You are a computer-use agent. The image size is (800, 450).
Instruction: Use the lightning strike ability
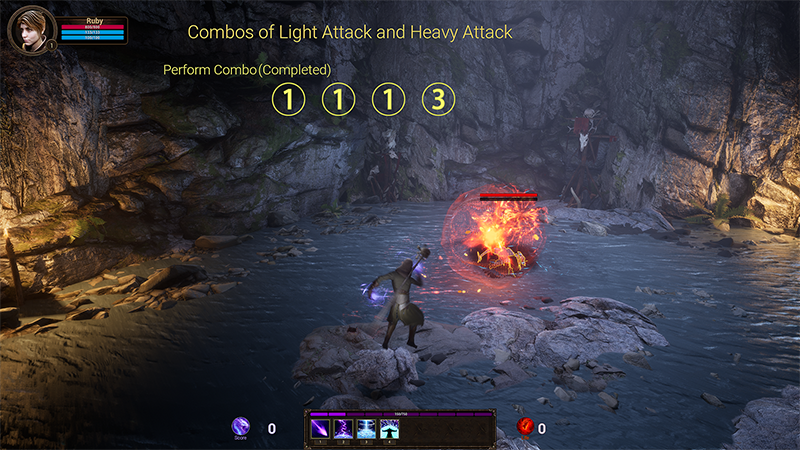pyautogui.click(x=343, y=429)
